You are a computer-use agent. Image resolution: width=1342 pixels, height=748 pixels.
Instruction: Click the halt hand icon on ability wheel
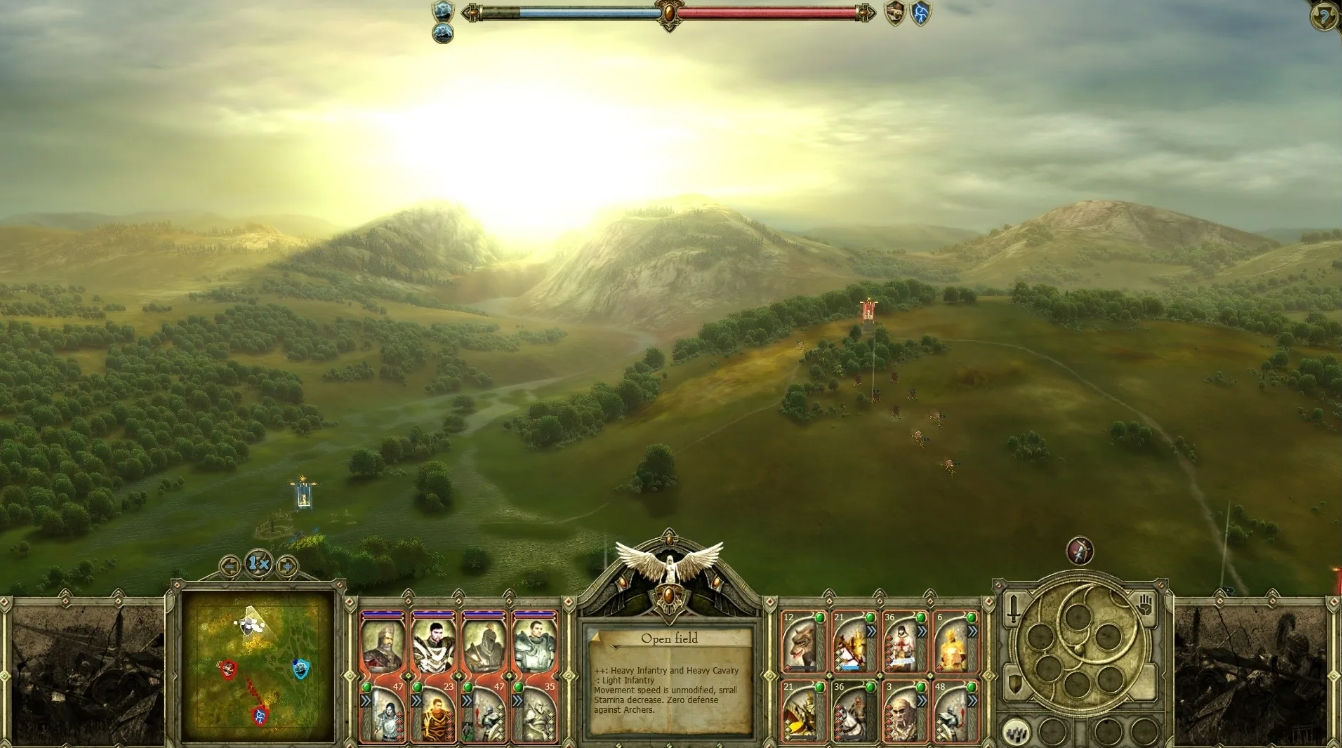click(1145, 605)
